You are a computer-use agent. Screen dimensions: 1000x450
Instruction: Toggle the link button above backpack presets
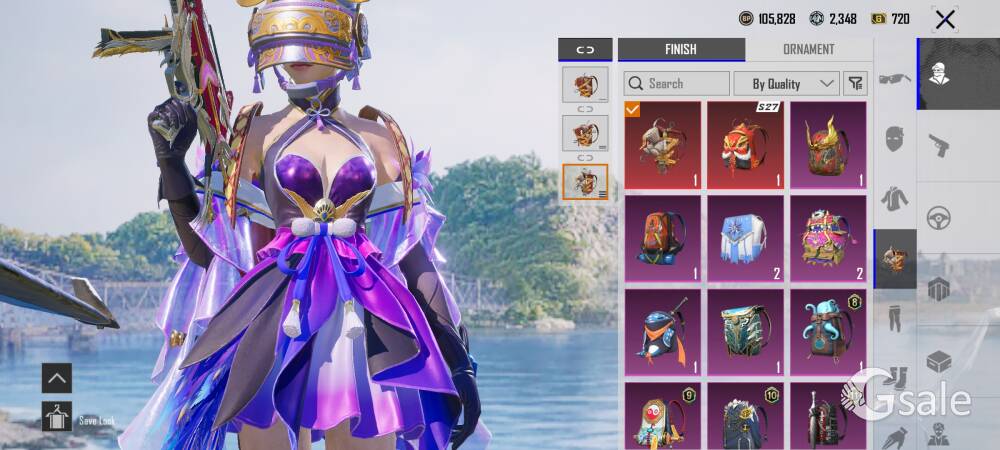[584, 49]
